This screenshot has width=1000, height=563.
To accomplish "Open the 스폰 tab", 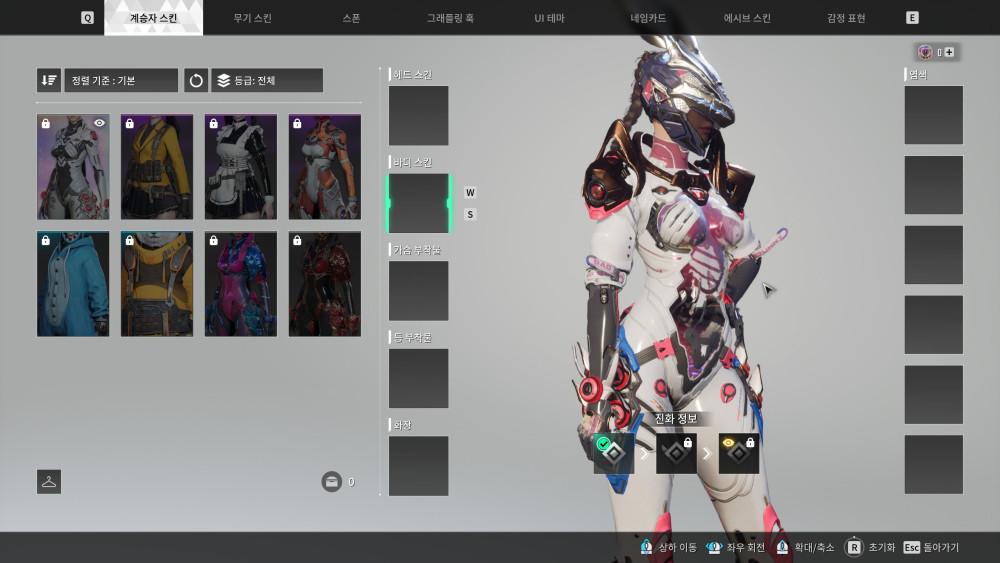I will [x=351, y=18].
